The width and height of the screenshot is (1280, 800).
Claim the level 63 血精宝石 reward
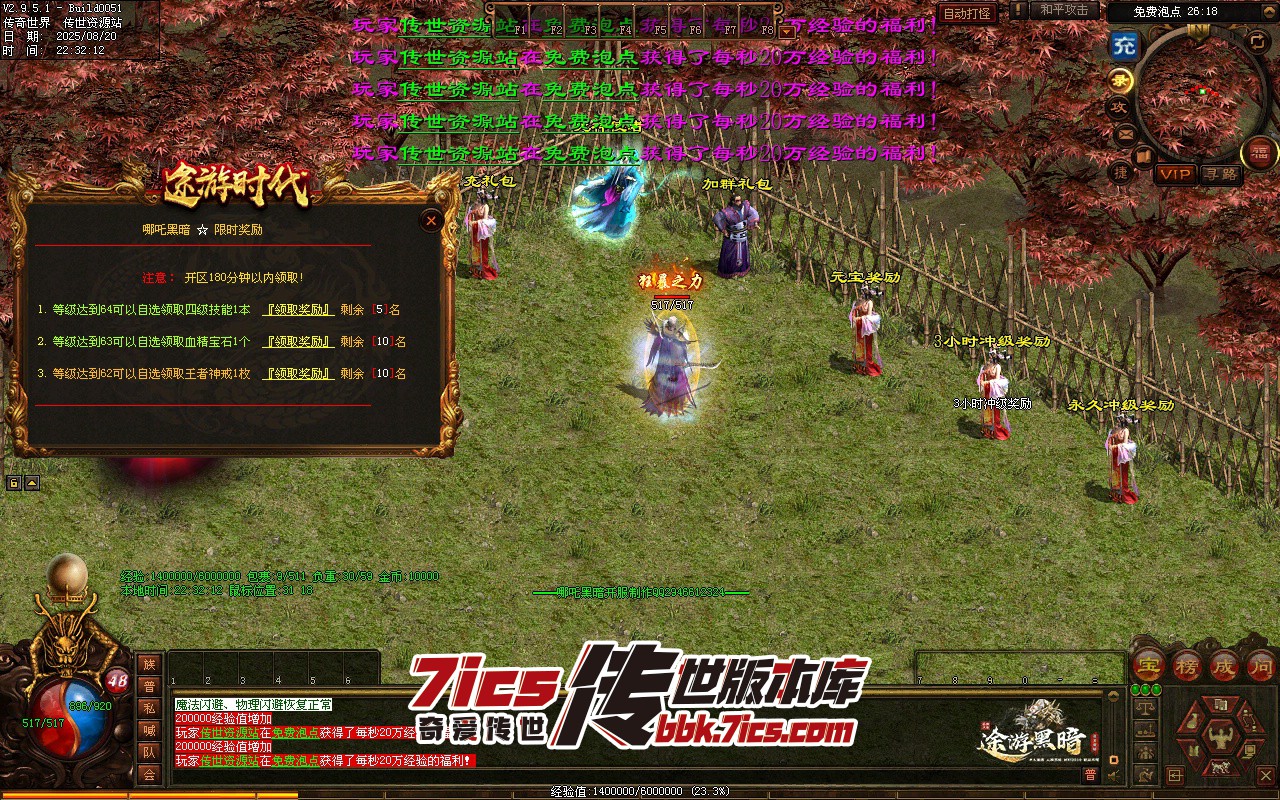click(298, 342)
